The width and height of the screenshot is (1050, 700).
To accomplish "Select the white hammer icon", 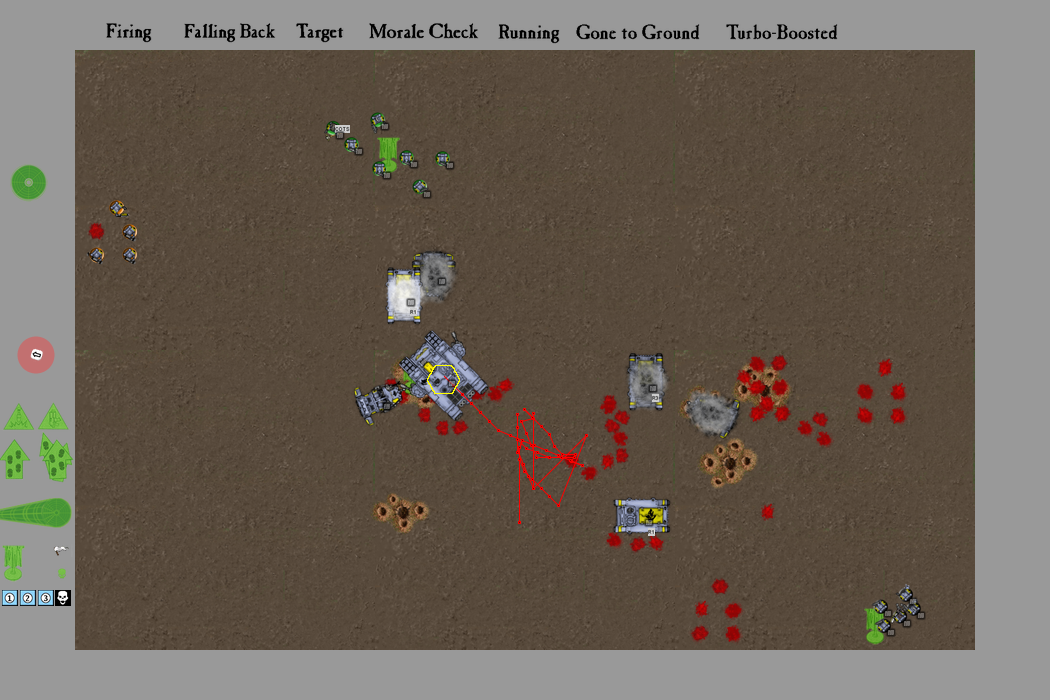I will click(61, 550).
